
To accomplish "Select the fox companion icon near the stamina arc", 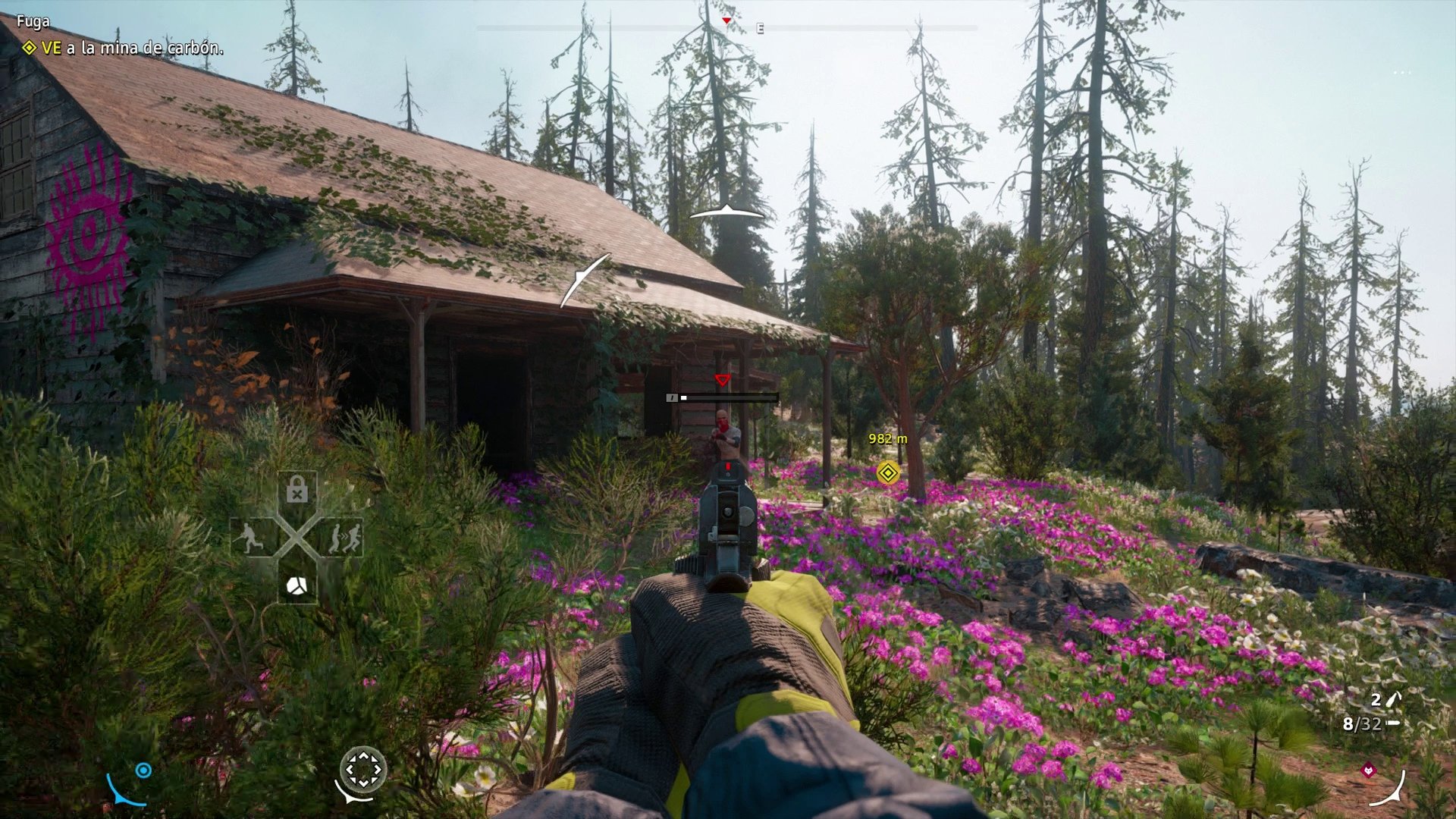I will coord(1368,770).
